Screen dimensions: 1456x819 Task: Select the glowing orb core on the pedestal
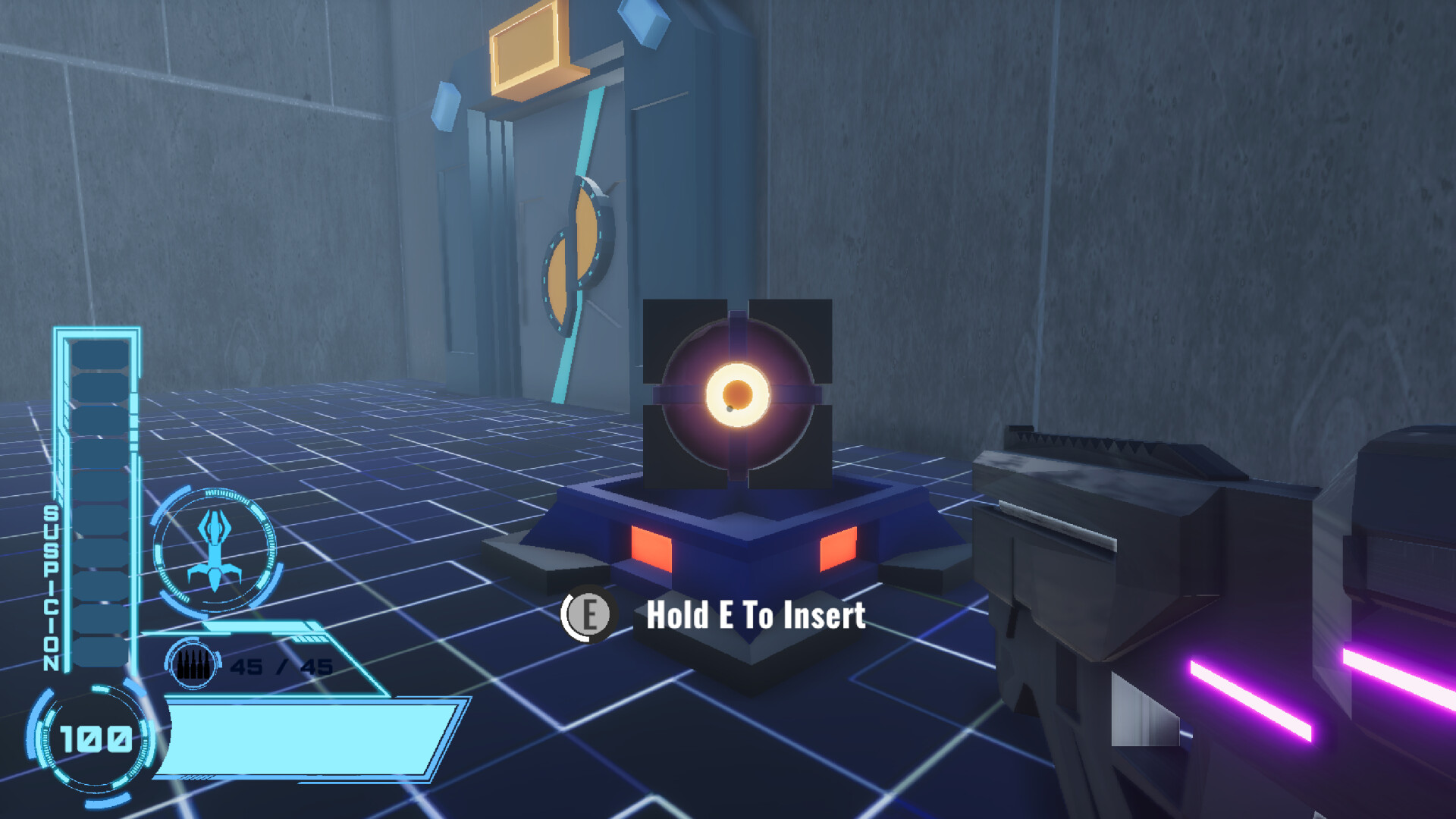pos(737,395)
